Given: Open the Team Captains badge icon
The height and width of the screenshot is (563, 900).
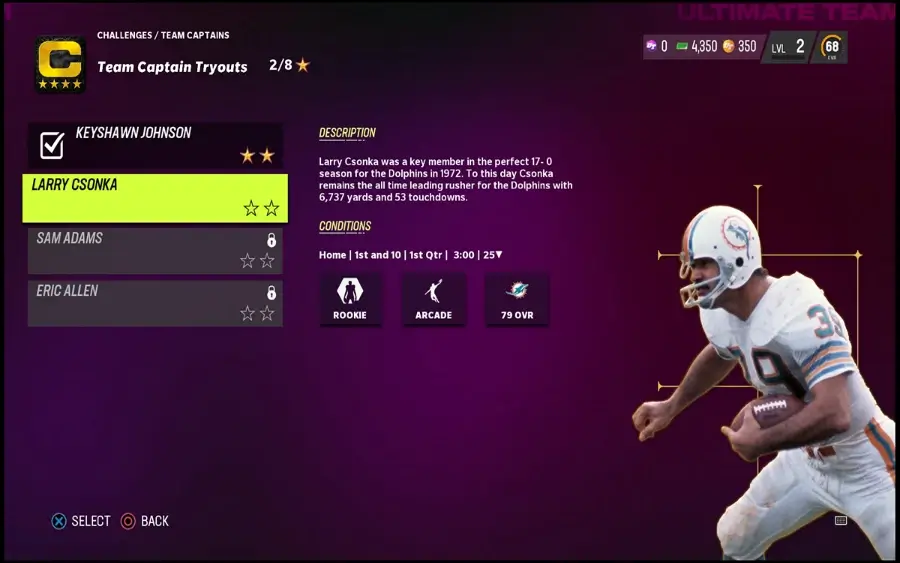Looking at the screenshot, I should pyautogui.click(x=60, y=64).
